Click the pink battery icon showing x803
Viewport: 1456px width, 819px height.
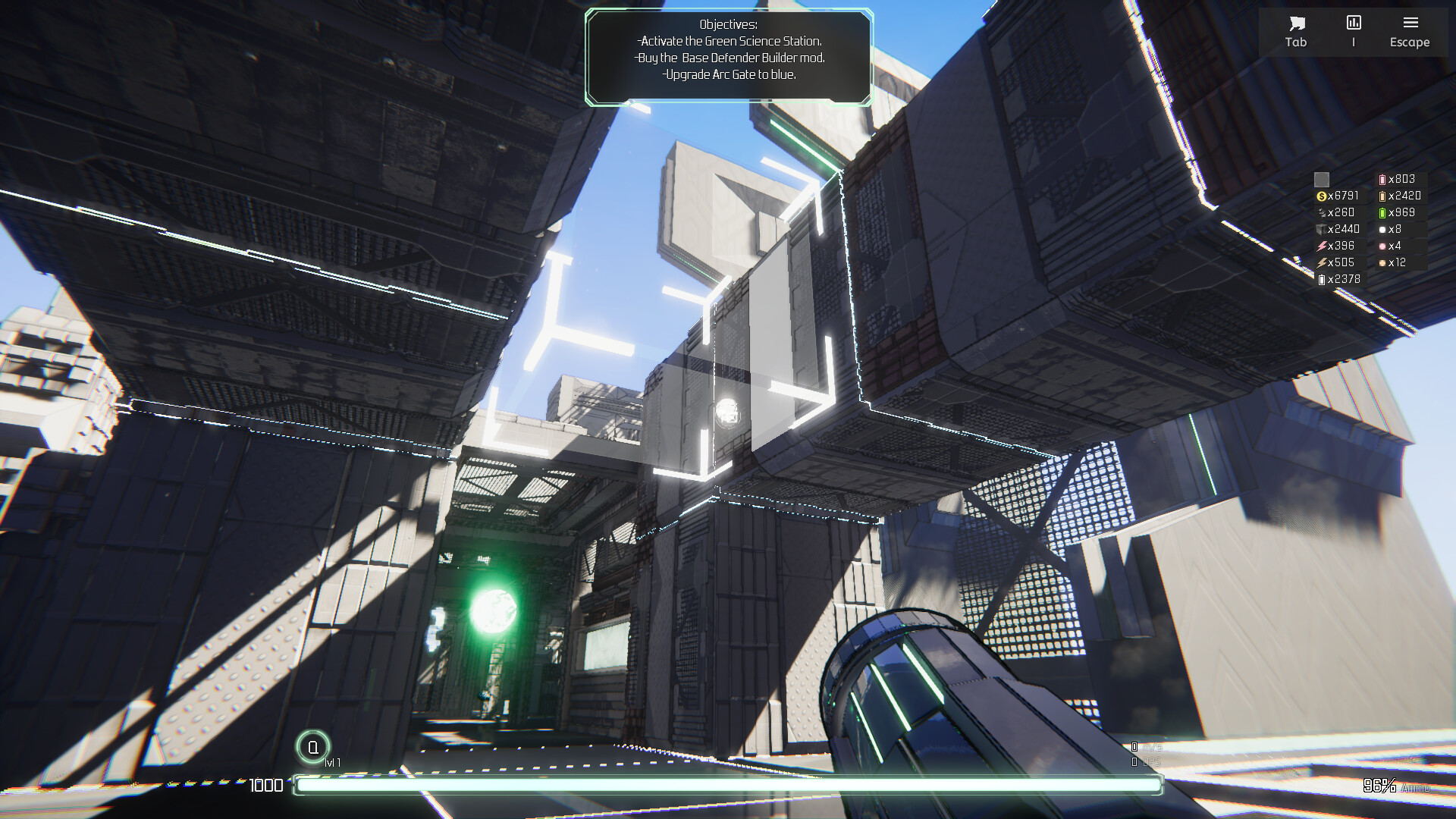pyautogui.click(x=1382, y=180)
